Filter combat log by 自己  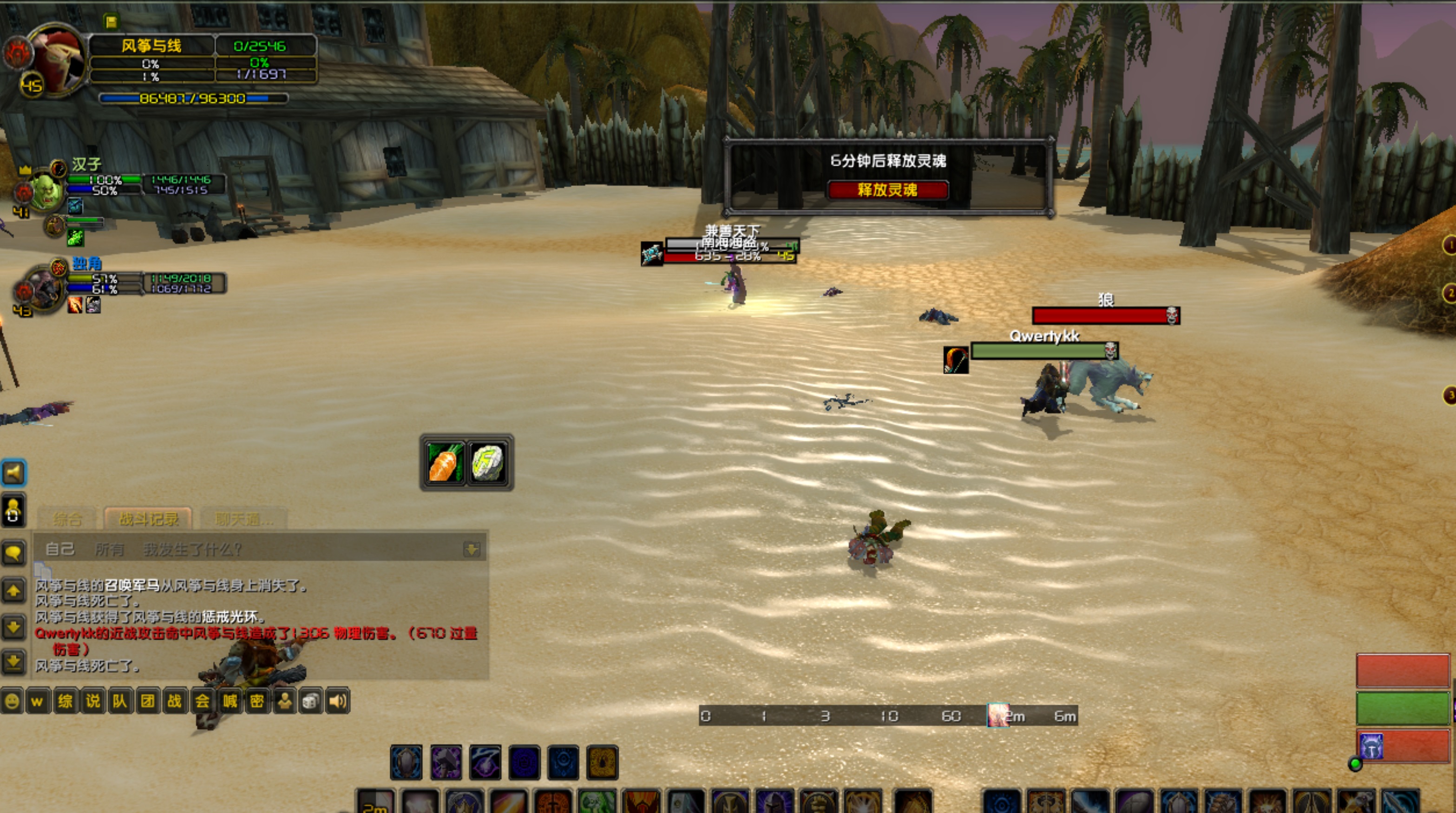(59, 549)
